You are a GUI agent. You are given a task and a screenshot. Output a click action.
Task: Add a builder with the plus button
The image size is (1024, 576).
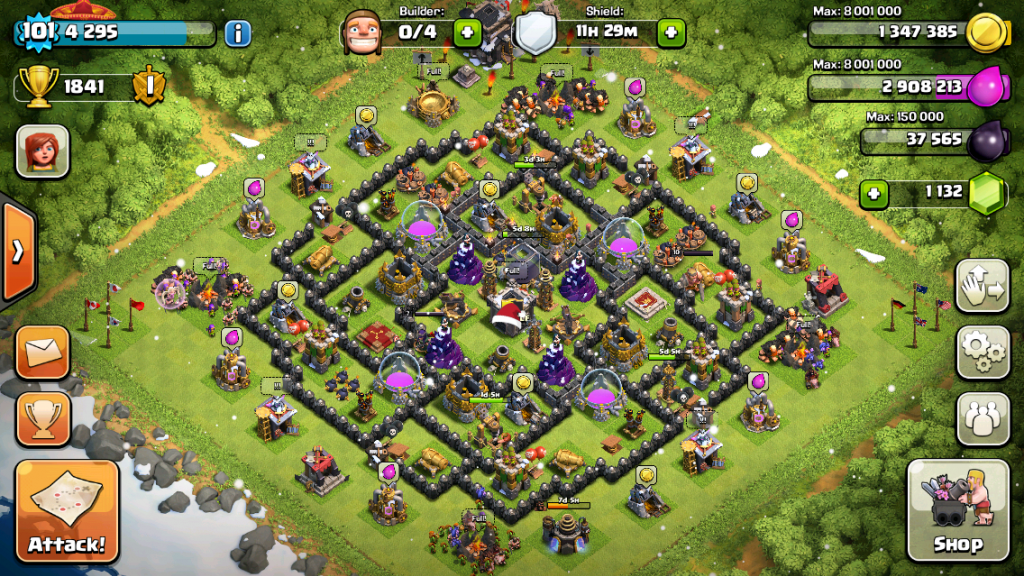click(x=467, y=32)
